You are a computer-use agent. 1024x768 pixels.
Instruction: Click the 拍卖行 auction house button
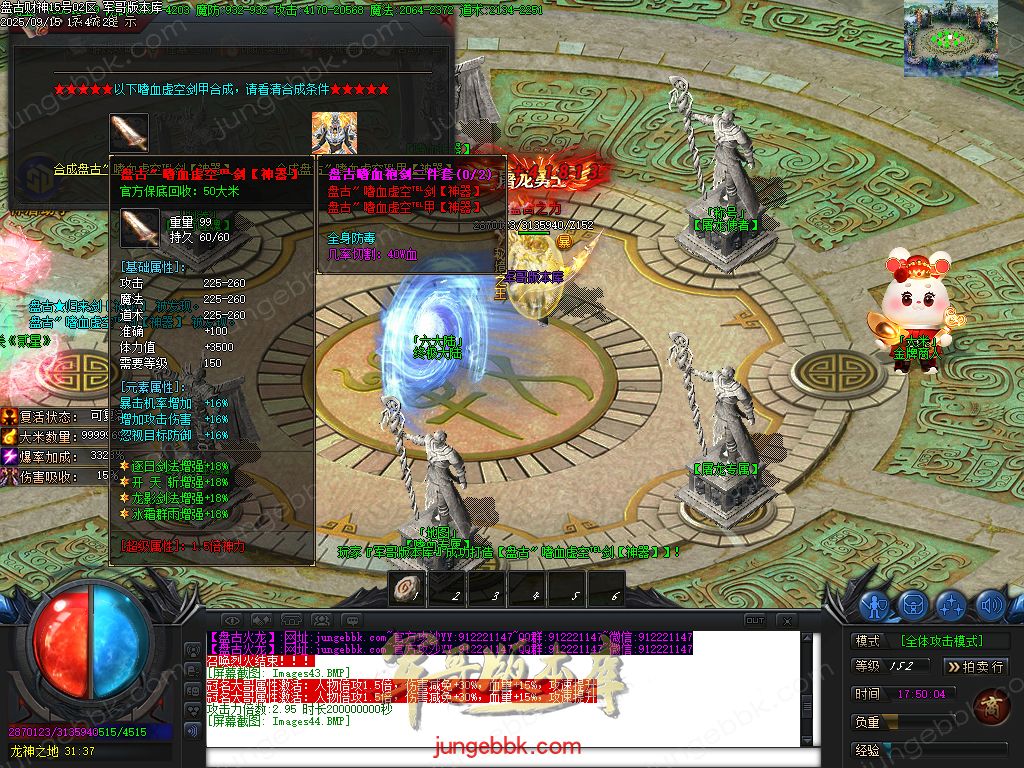(974, 666)
